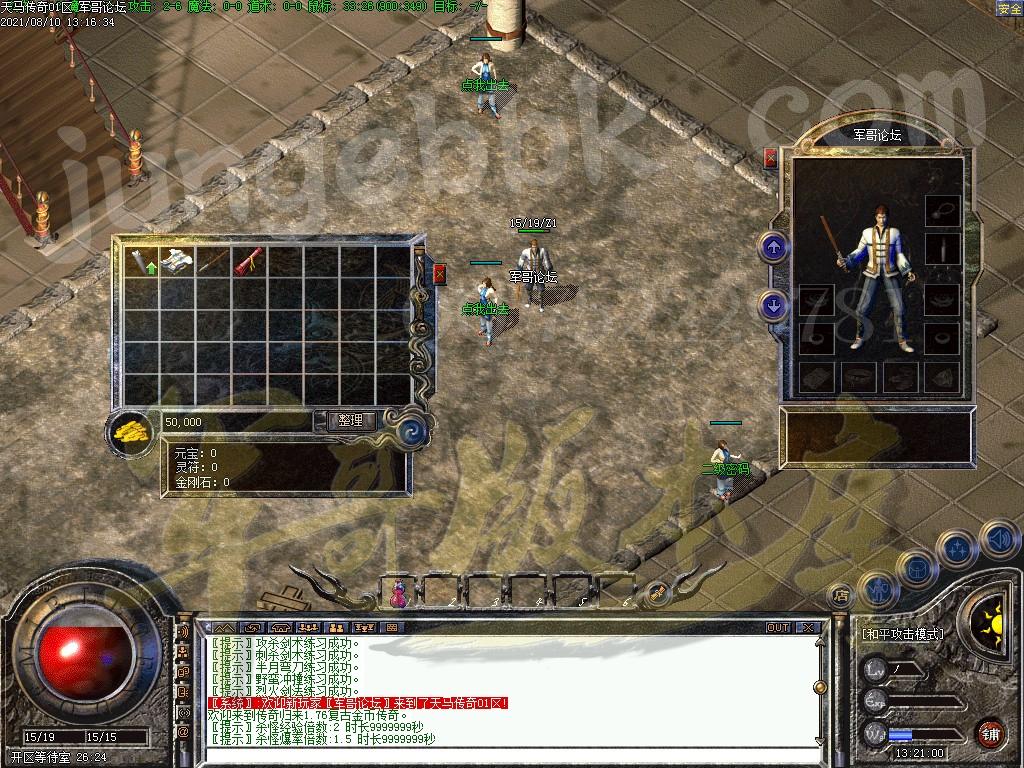The height and width of the screenshot is (768, 1024).
Task: Select the red scroll in the bag
Action: pyautogui.click(x=248, y=260)
